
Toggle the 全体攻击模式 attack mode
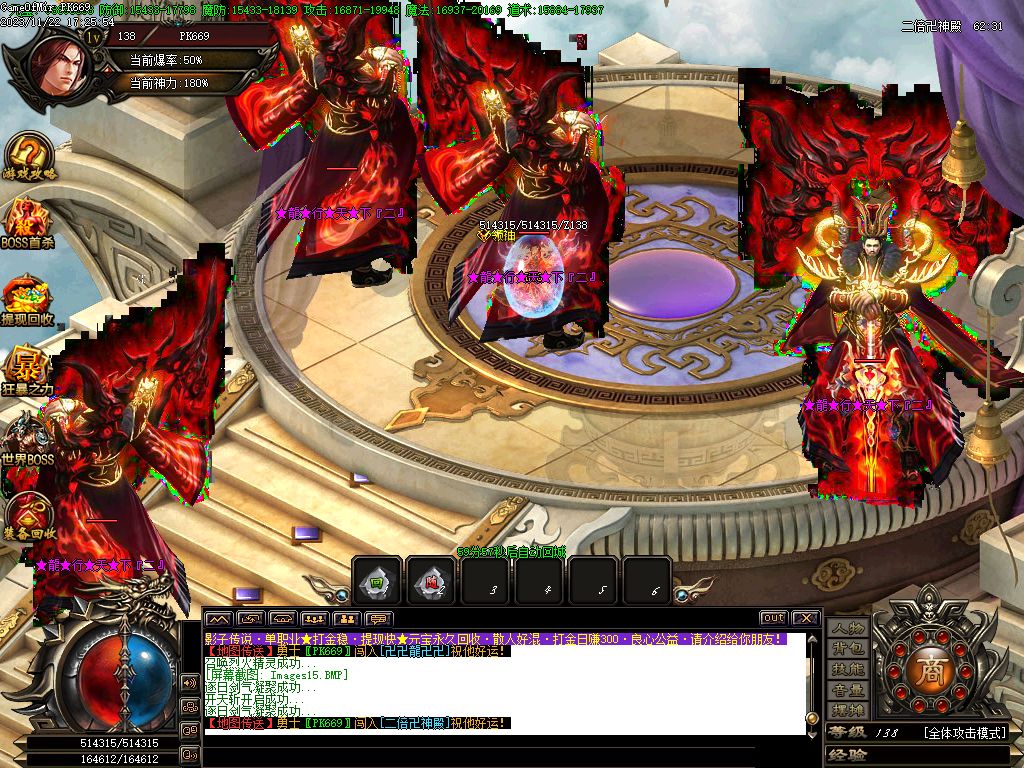tap(964, 733)
